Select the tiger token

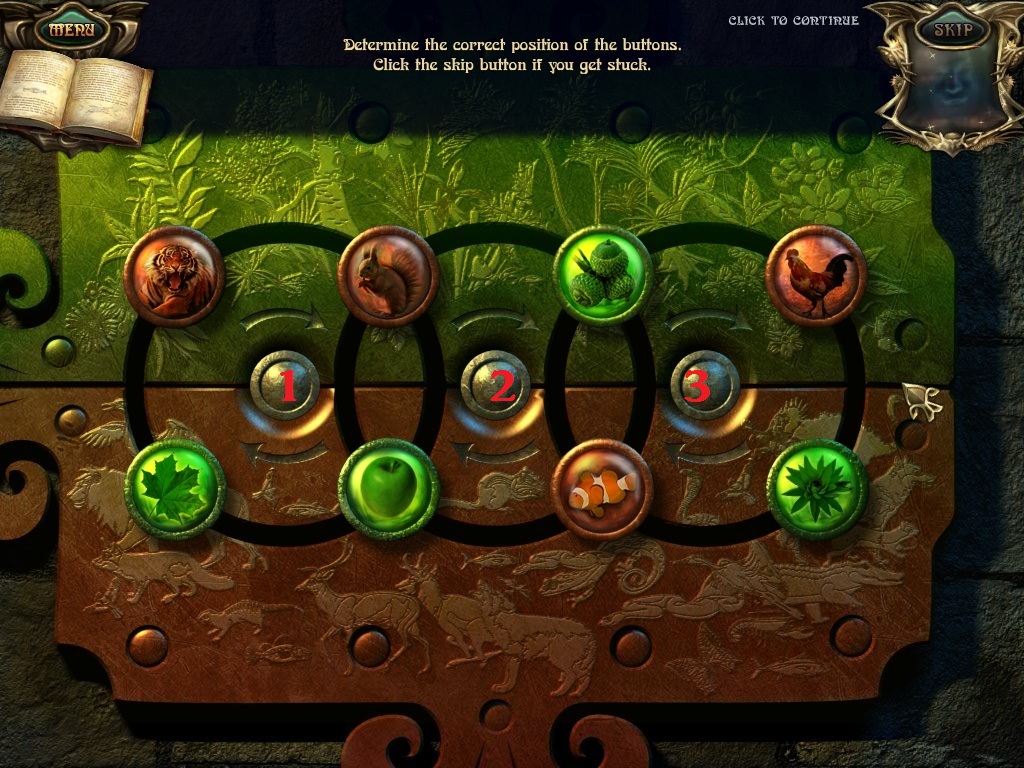click(x=174, y=276)
